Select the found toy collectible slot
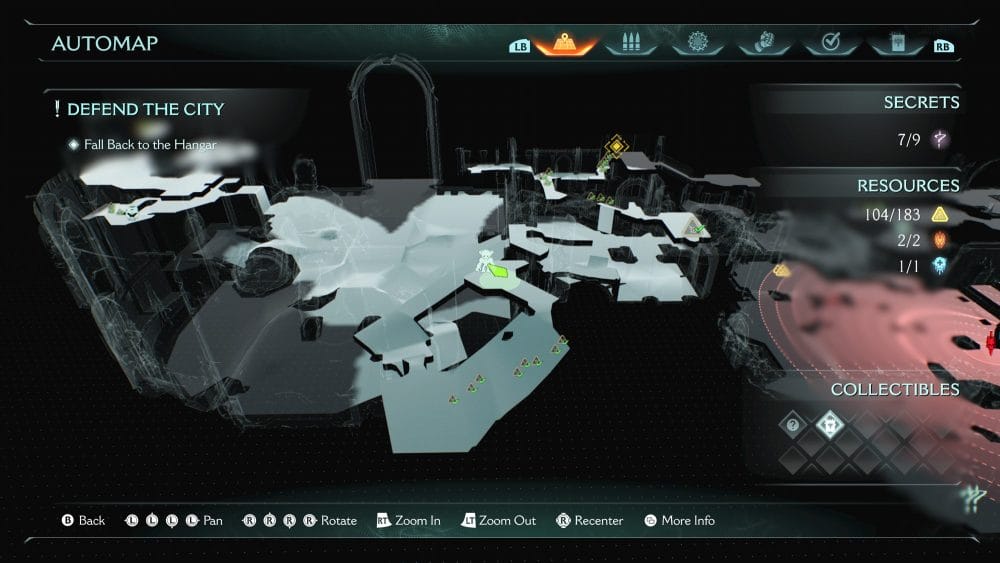 click(830, 425)
